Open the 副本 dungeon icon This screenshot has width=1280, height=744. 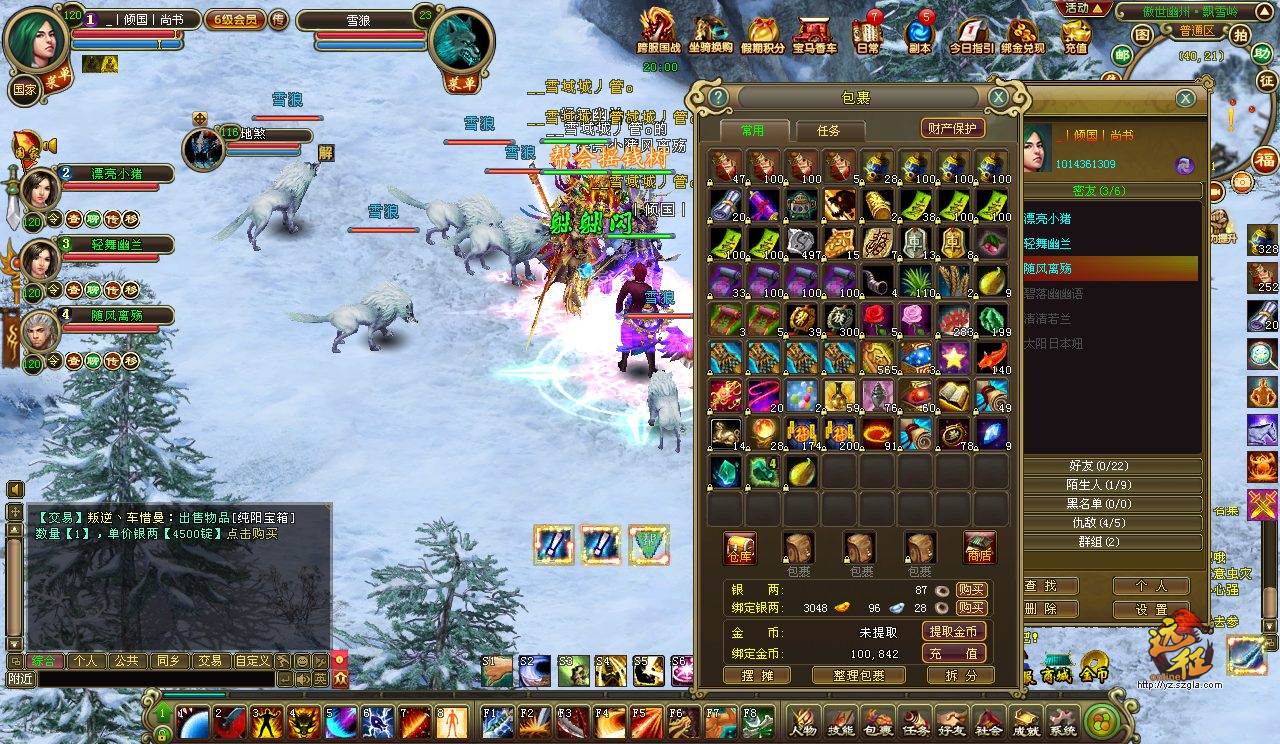[919, 34]
